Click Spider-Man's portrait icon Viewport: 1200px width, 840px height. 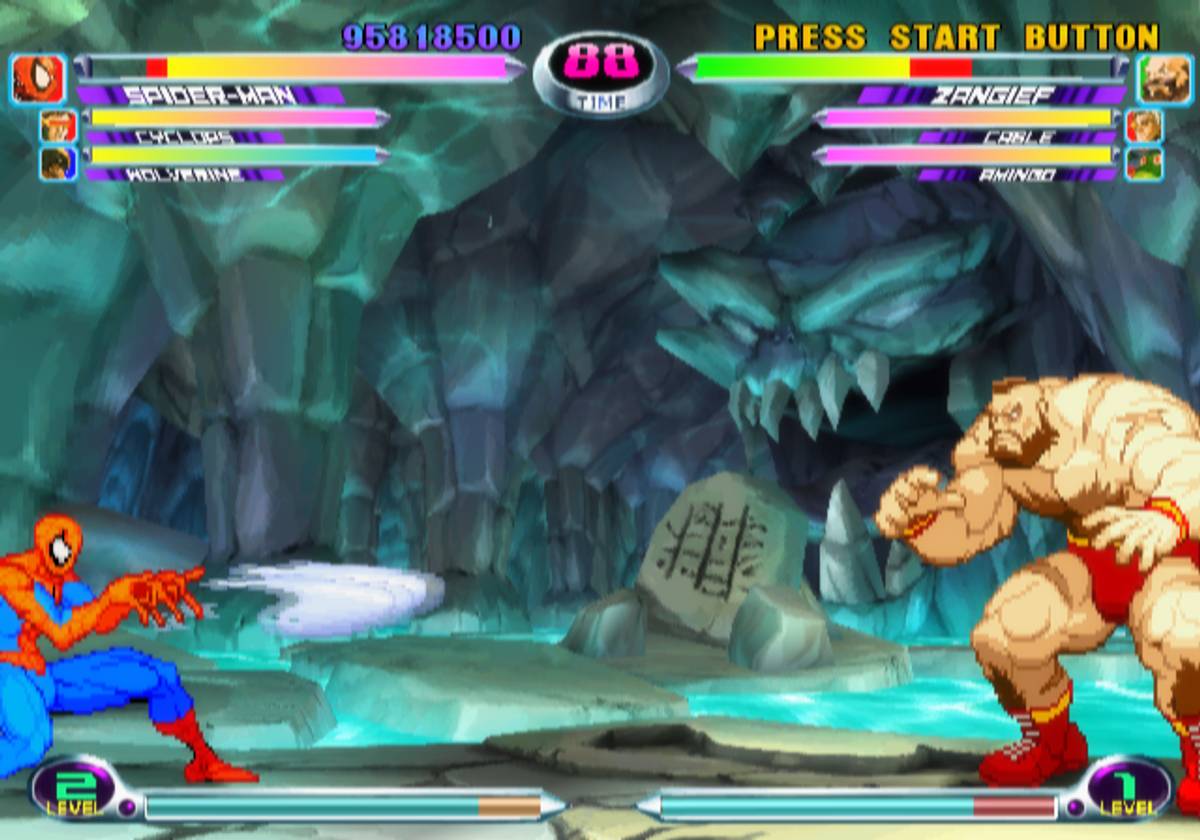[40, 79]
